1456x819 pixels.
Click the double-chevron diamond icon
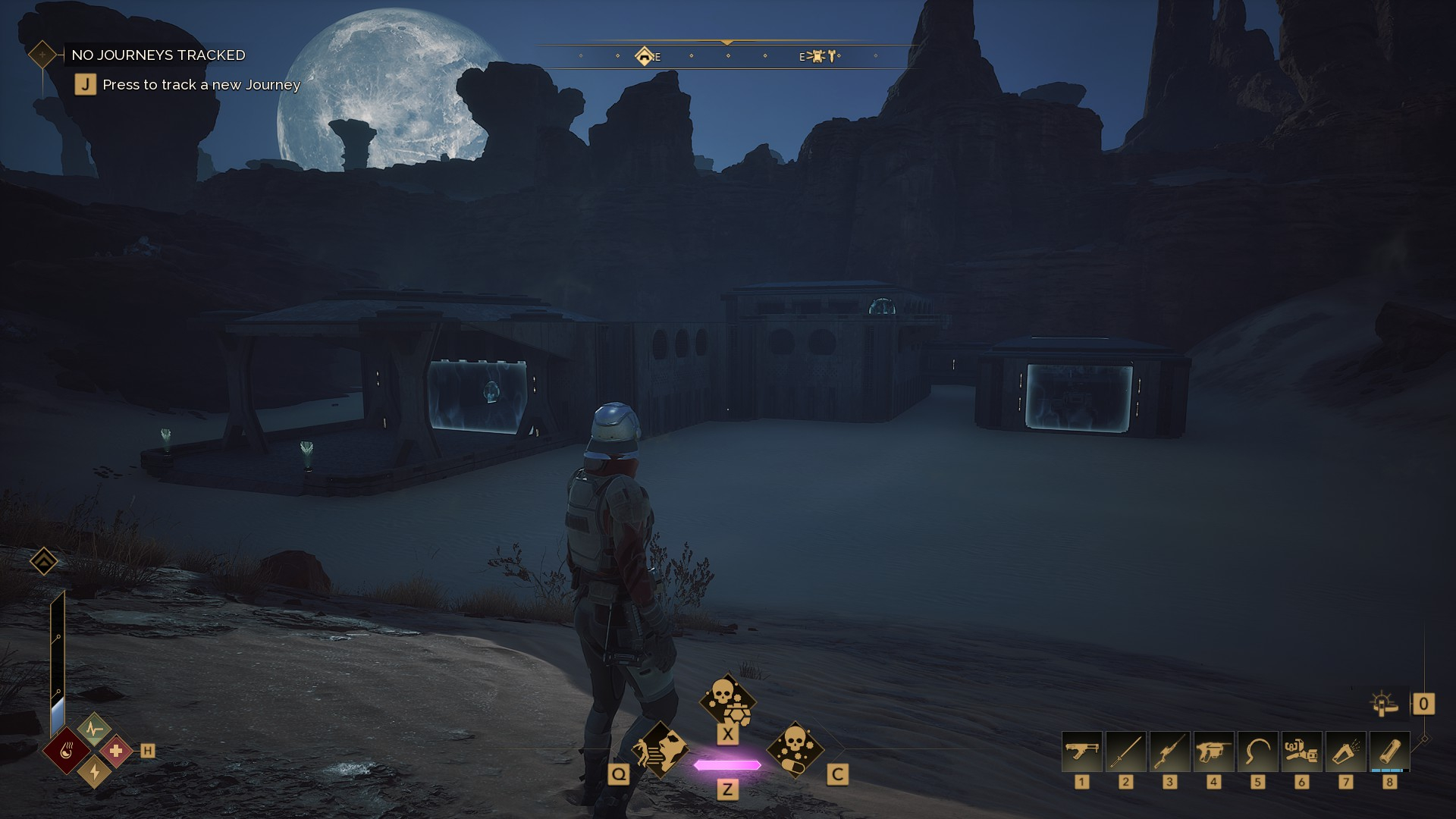[x=43, y=561]
